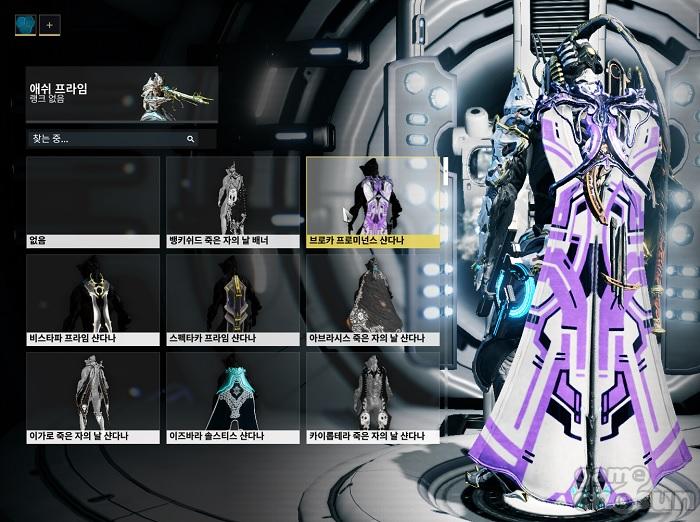700x522 pixels.
Task: Select the 브로카 프로미넌스 샨다나 tile
Action: point(373,201)
